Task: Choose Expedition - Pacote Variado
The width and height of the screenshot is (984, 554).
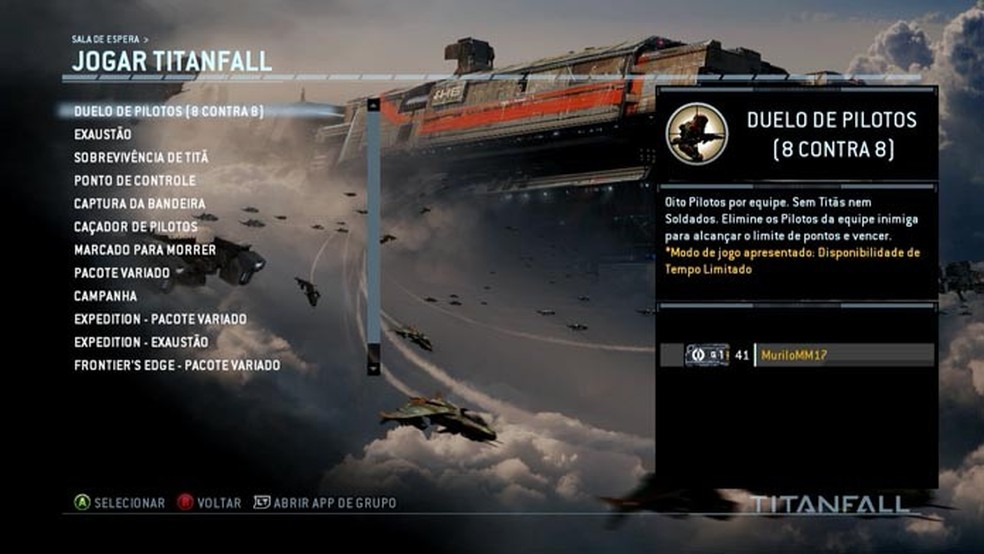Action: point(160,319)
